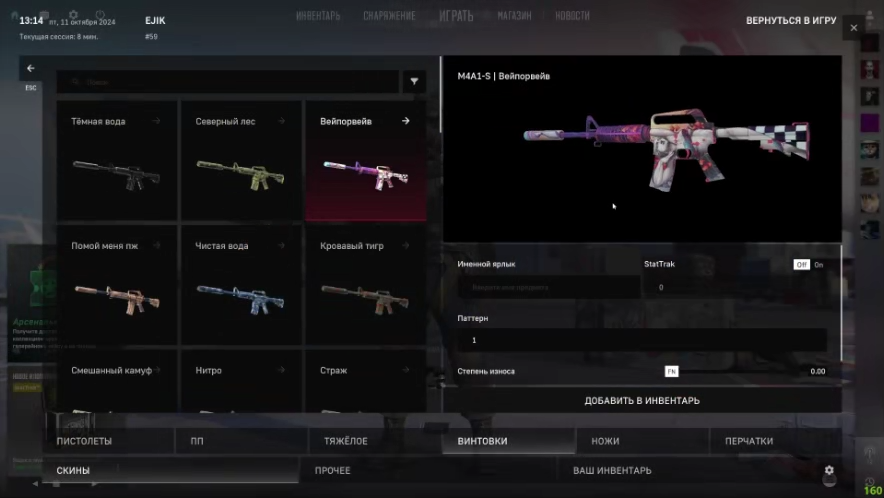Close the menu with the X button
The image size is (884, 498).
[853, 29]
